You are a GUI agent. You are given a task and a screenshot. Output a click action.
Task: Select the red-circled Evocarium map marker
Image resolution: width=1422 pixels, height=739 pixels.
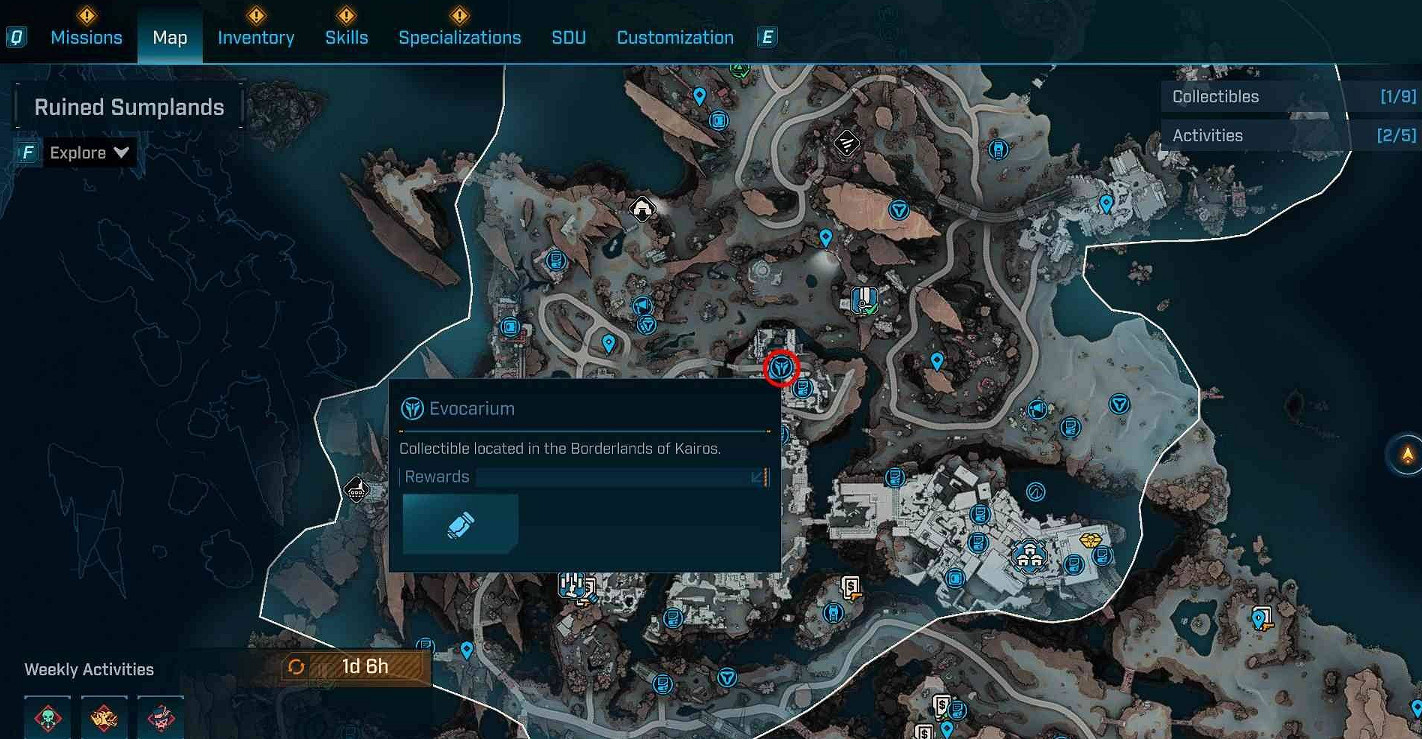[x=781, y=369]
